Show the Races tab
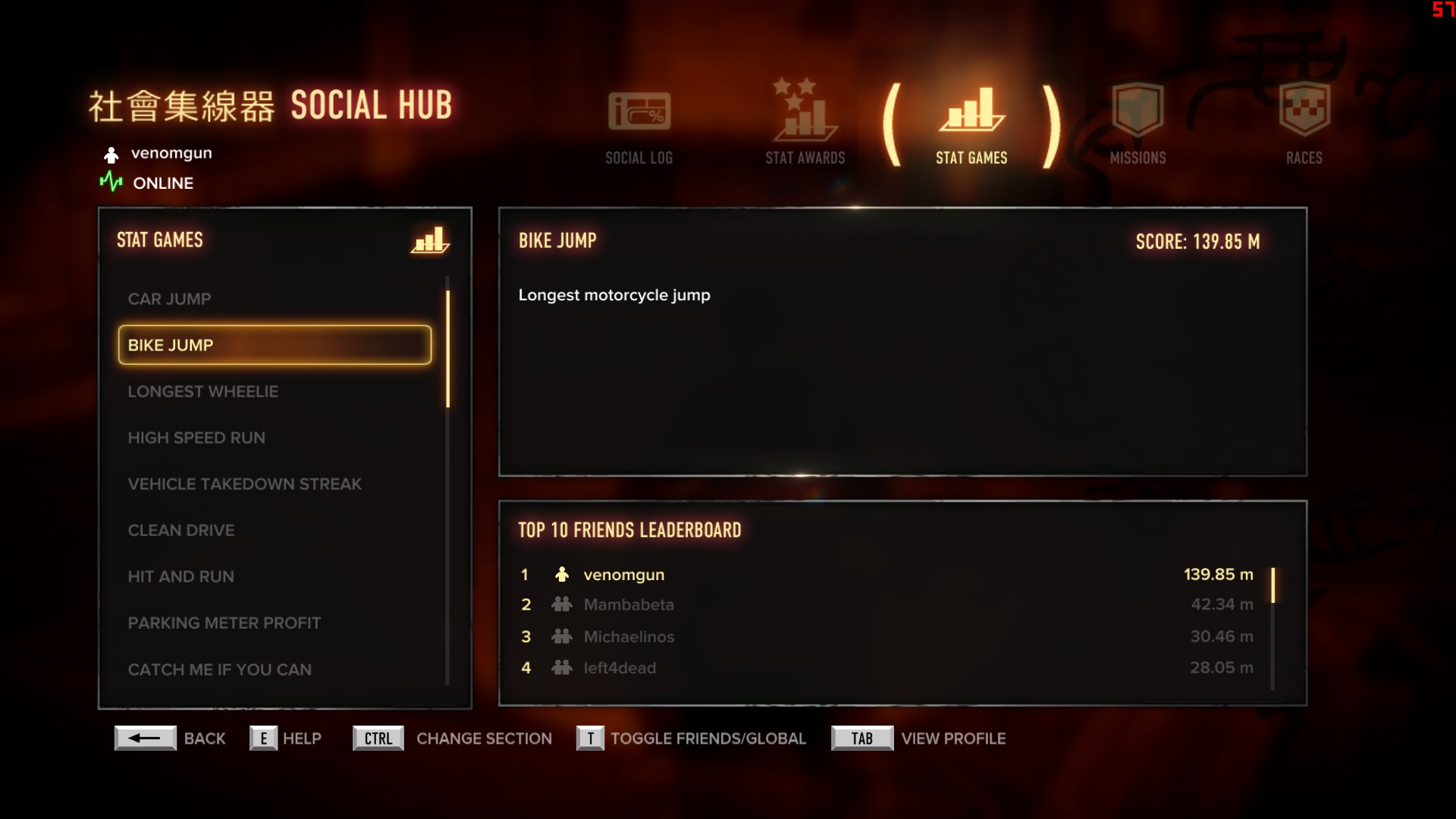This screenshot has height=819, width=1456. click(x=1304, y=124)
